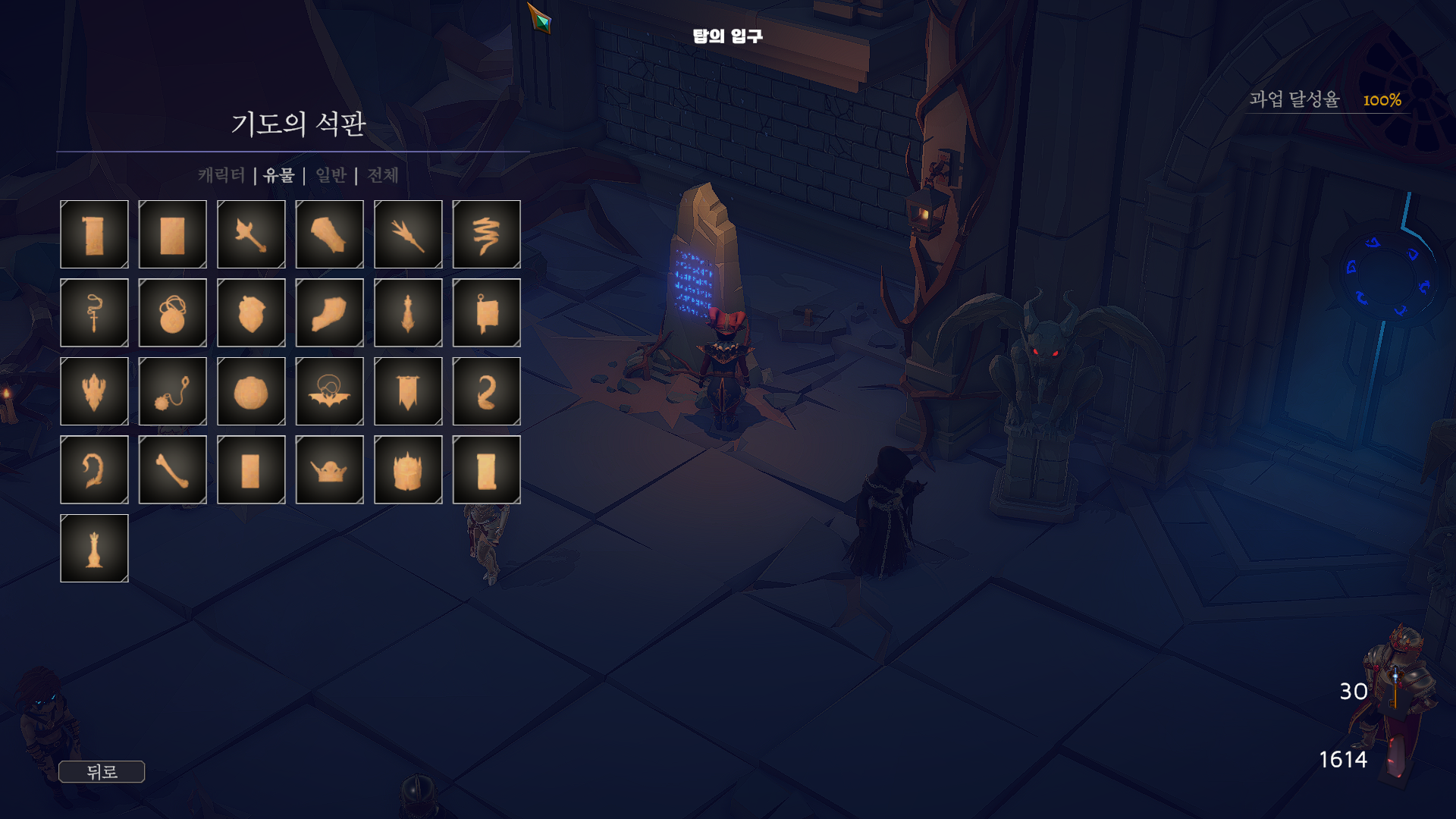
Task: Click the chess piece statue relic
Action: [x=94, y=548]
